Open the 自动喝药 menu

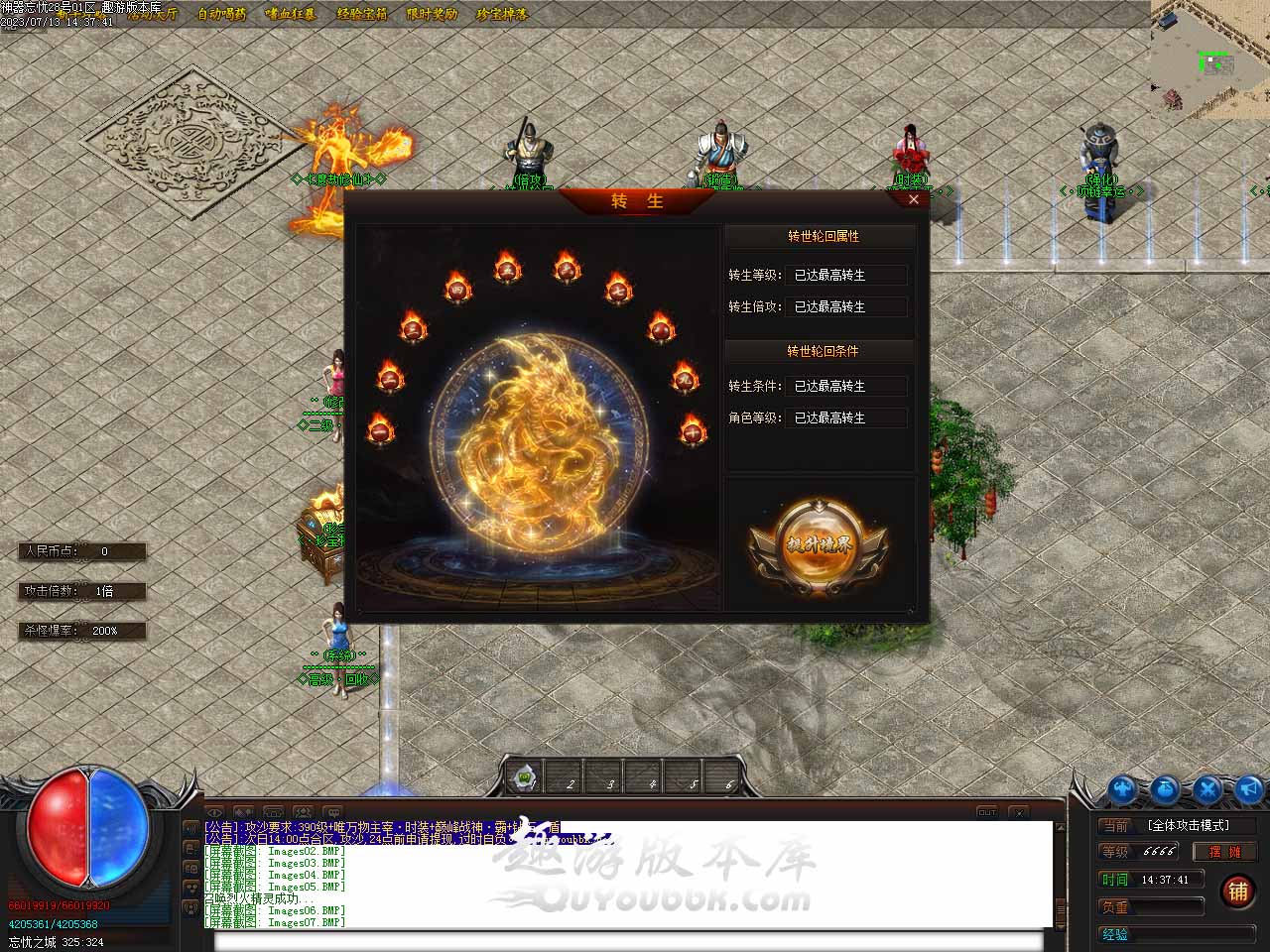coord(221,14)
